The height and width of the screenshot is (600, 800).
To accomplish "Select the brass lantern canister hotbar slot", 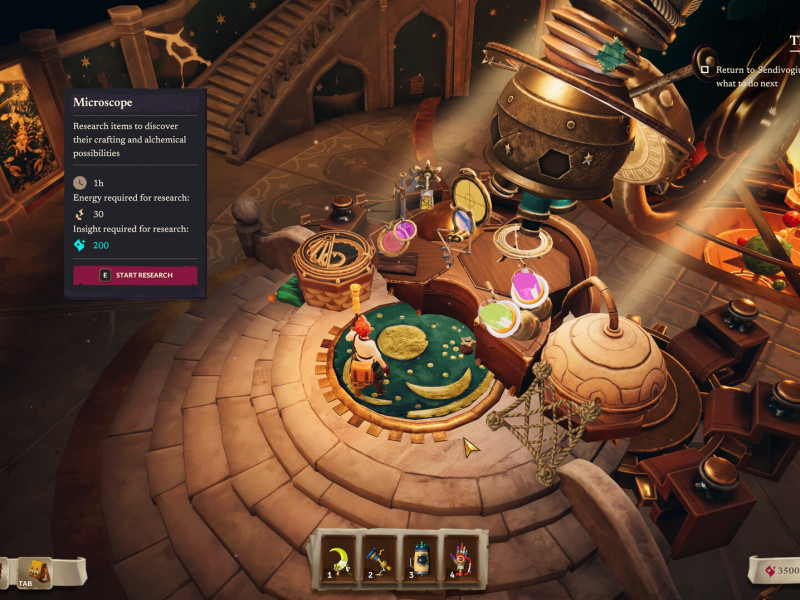I will tap(419, 557).
